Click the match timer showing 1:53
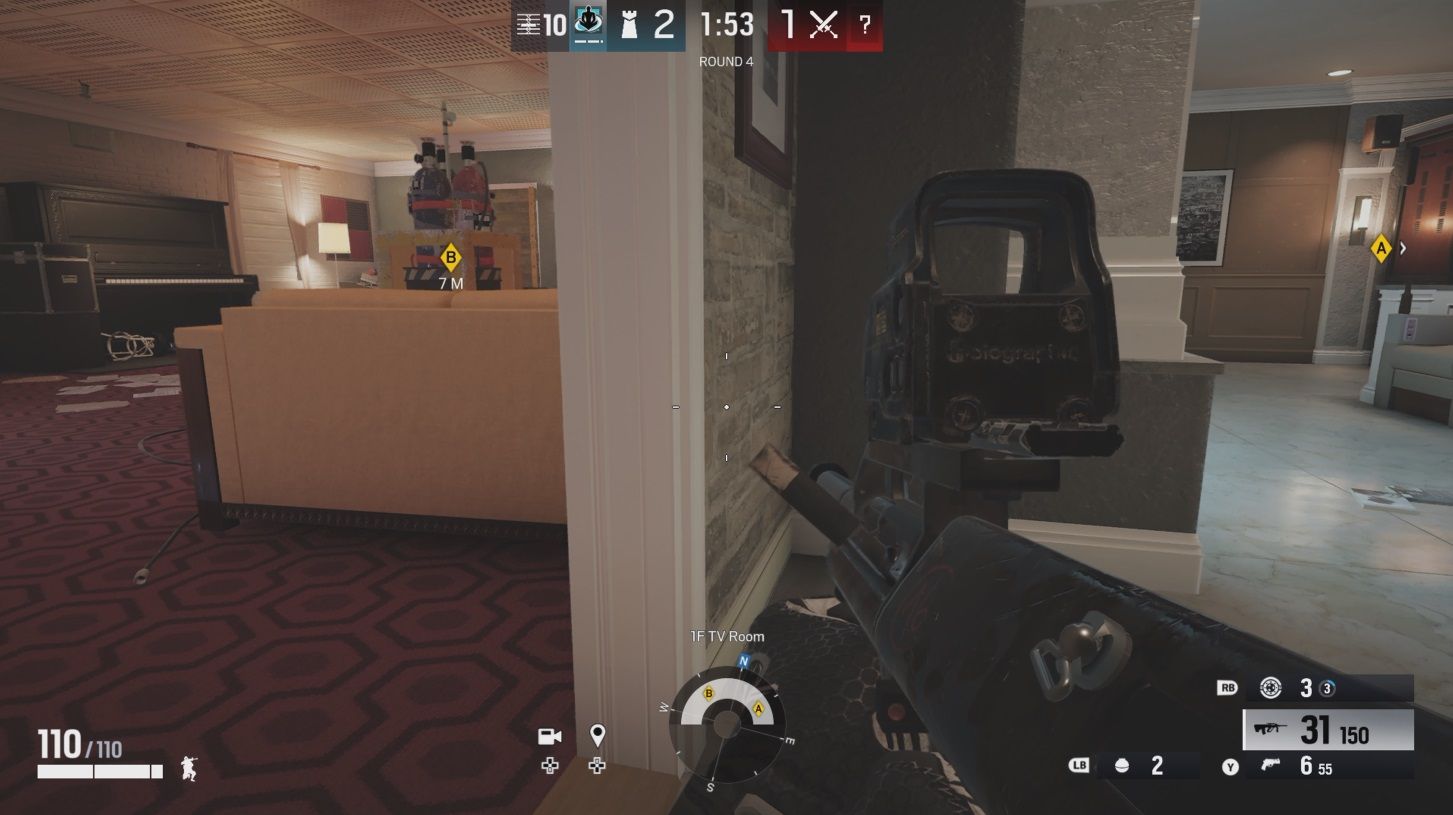1453x815 pixels. [x=728, y=25]
